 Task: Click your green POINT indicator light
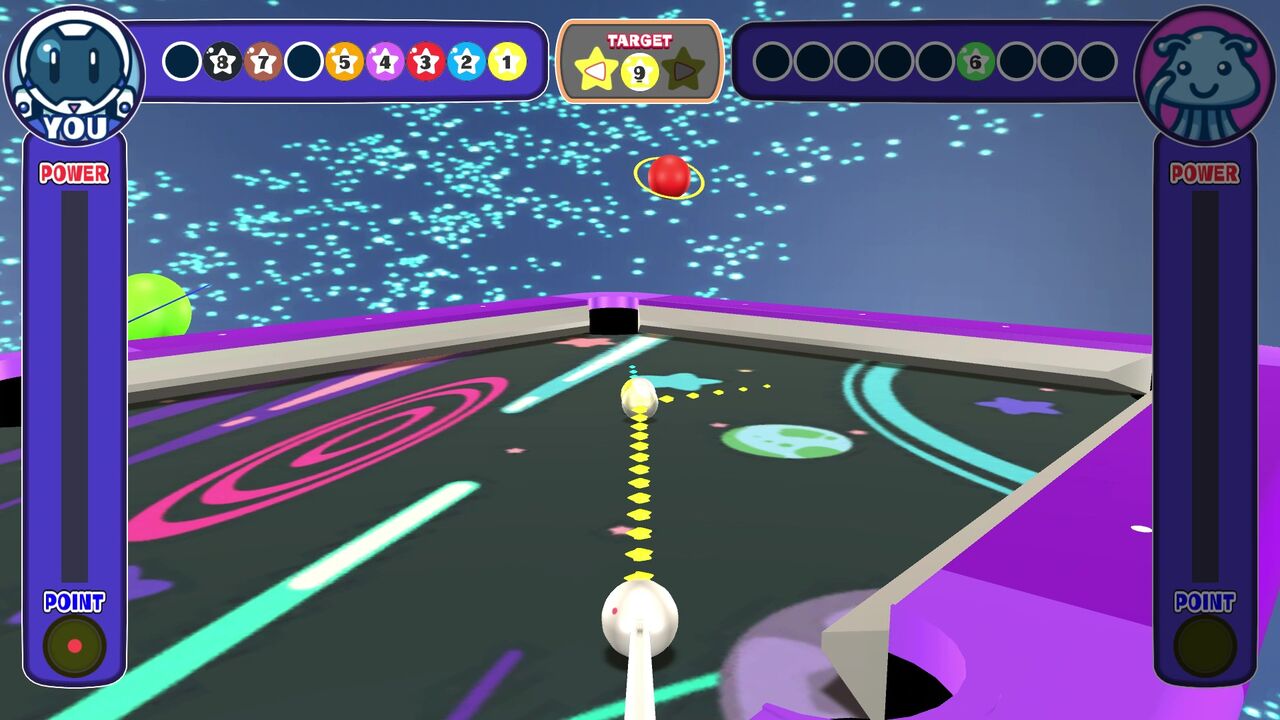[x=74, y=644]
